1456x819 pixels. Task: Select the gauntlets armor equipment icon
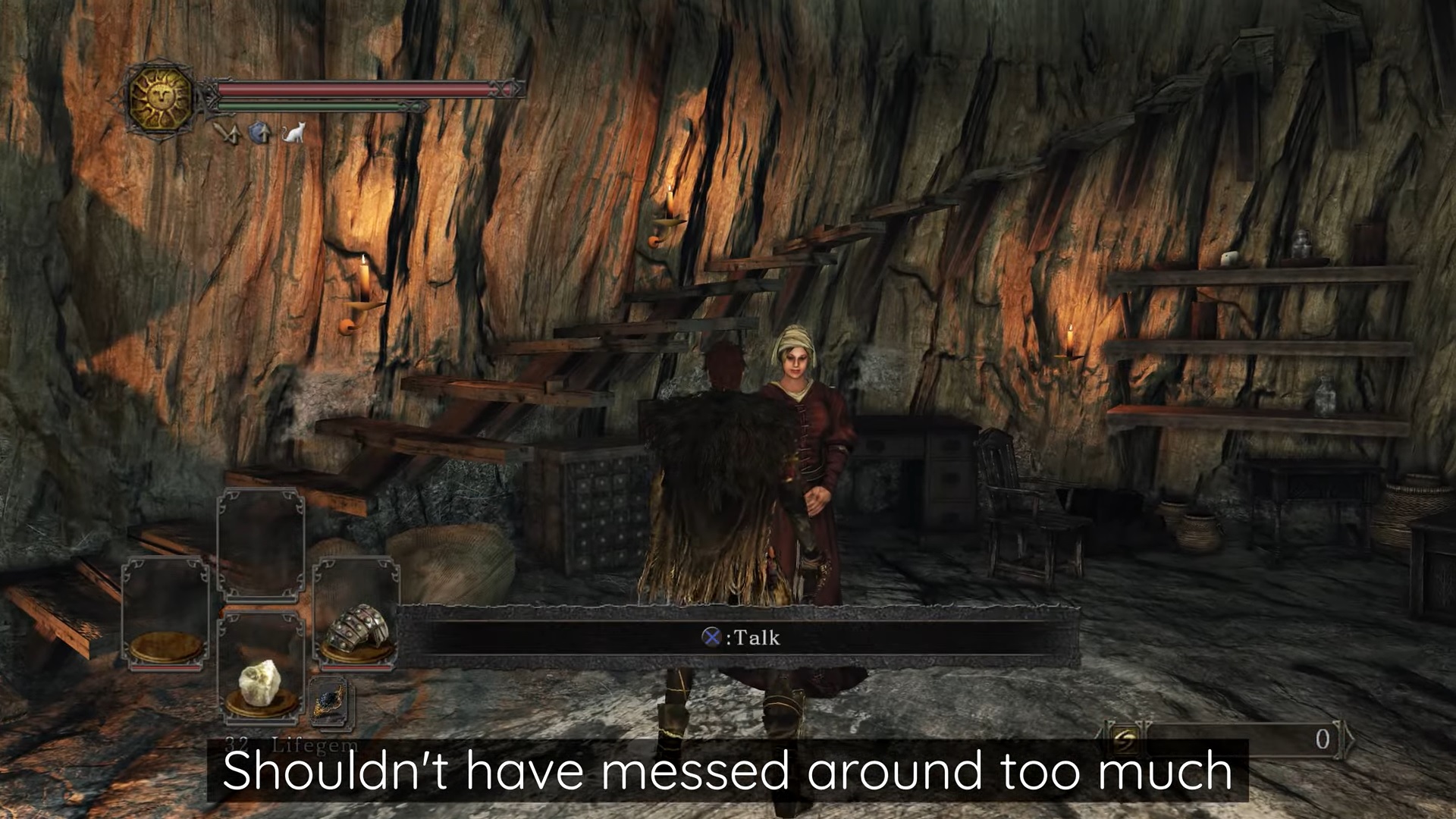point(357,629)
